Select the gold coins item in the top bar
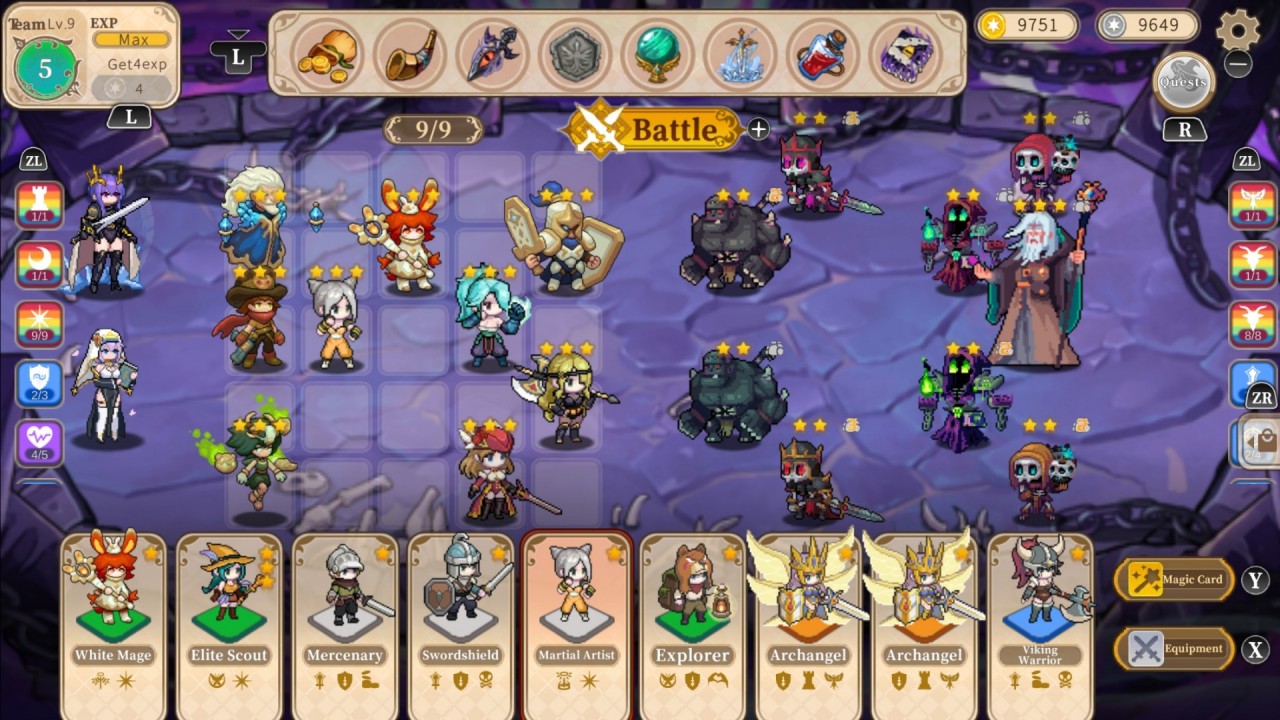Image resolution: width=1280 pixels, height=720 pixels. click(x=327, y=57)
